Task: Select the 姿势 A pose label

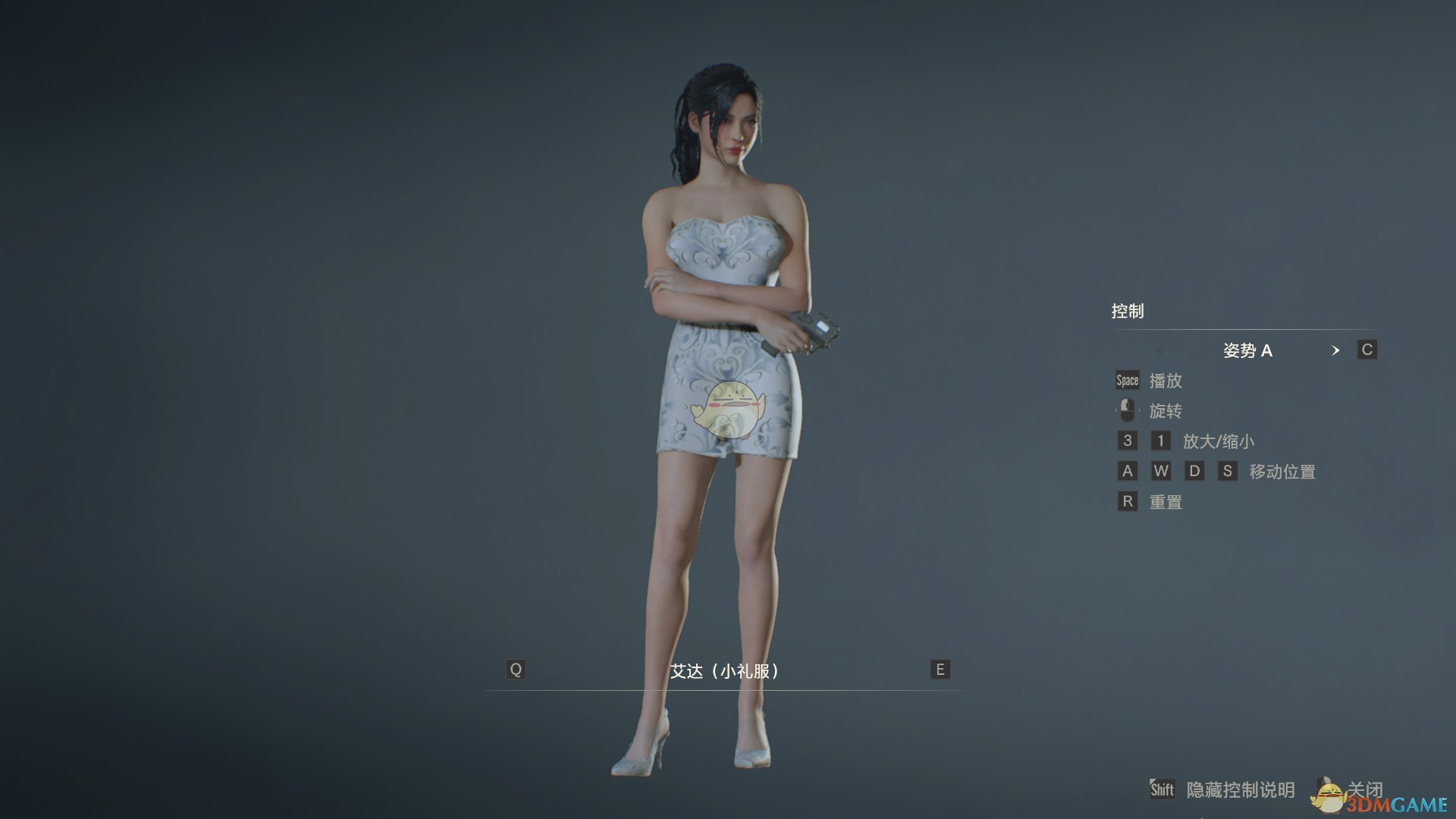Action: coord(1250,350)
